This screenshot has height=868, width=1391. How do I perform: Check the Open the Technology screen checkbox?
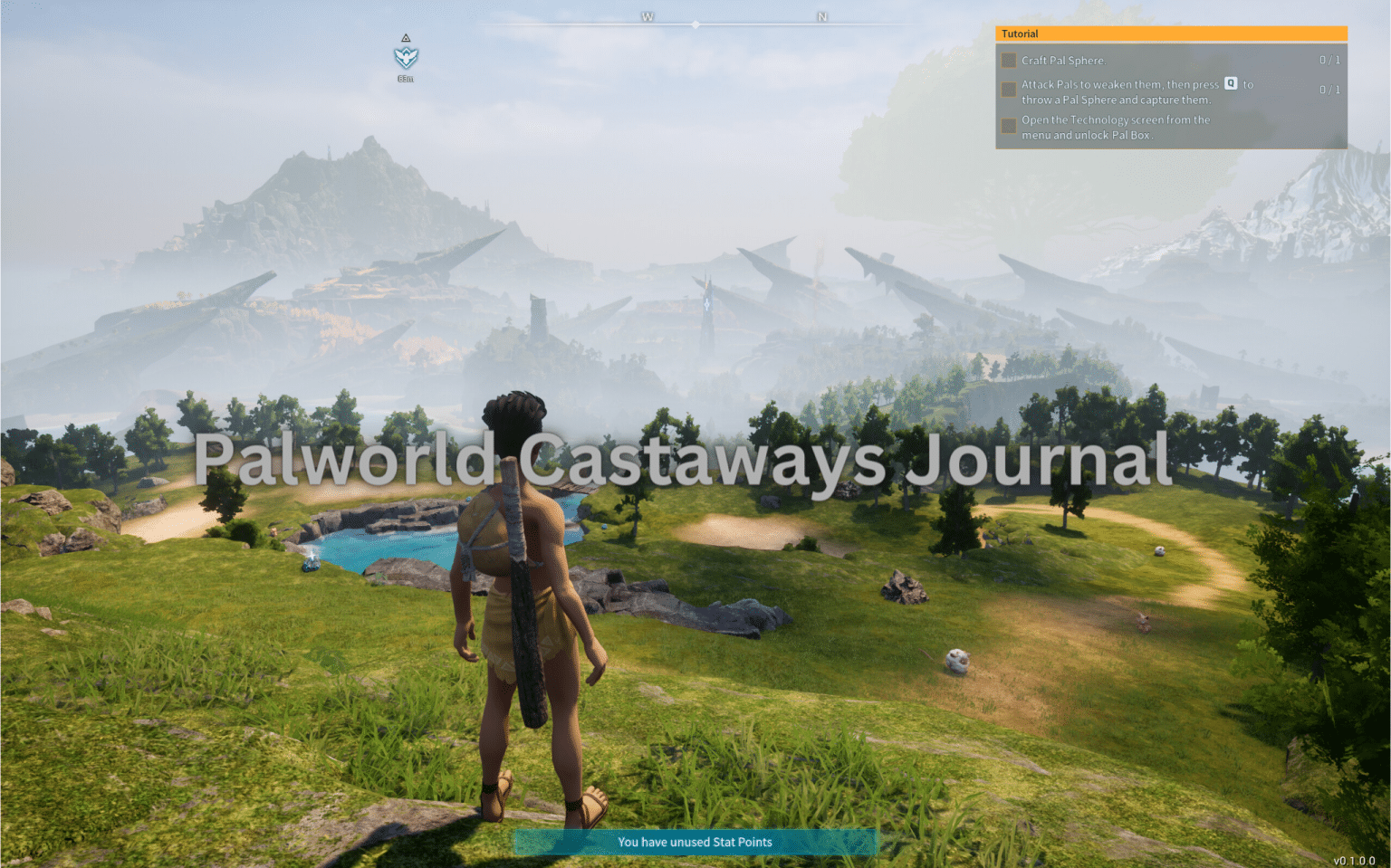[x=1008, y=125]
